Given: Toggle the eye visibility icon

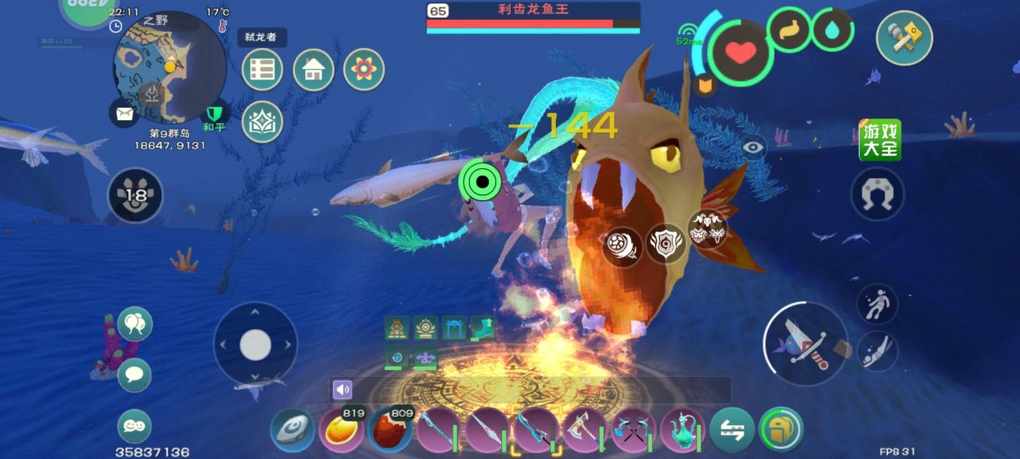Looking at the screenshot, I should tap(753, 146).
